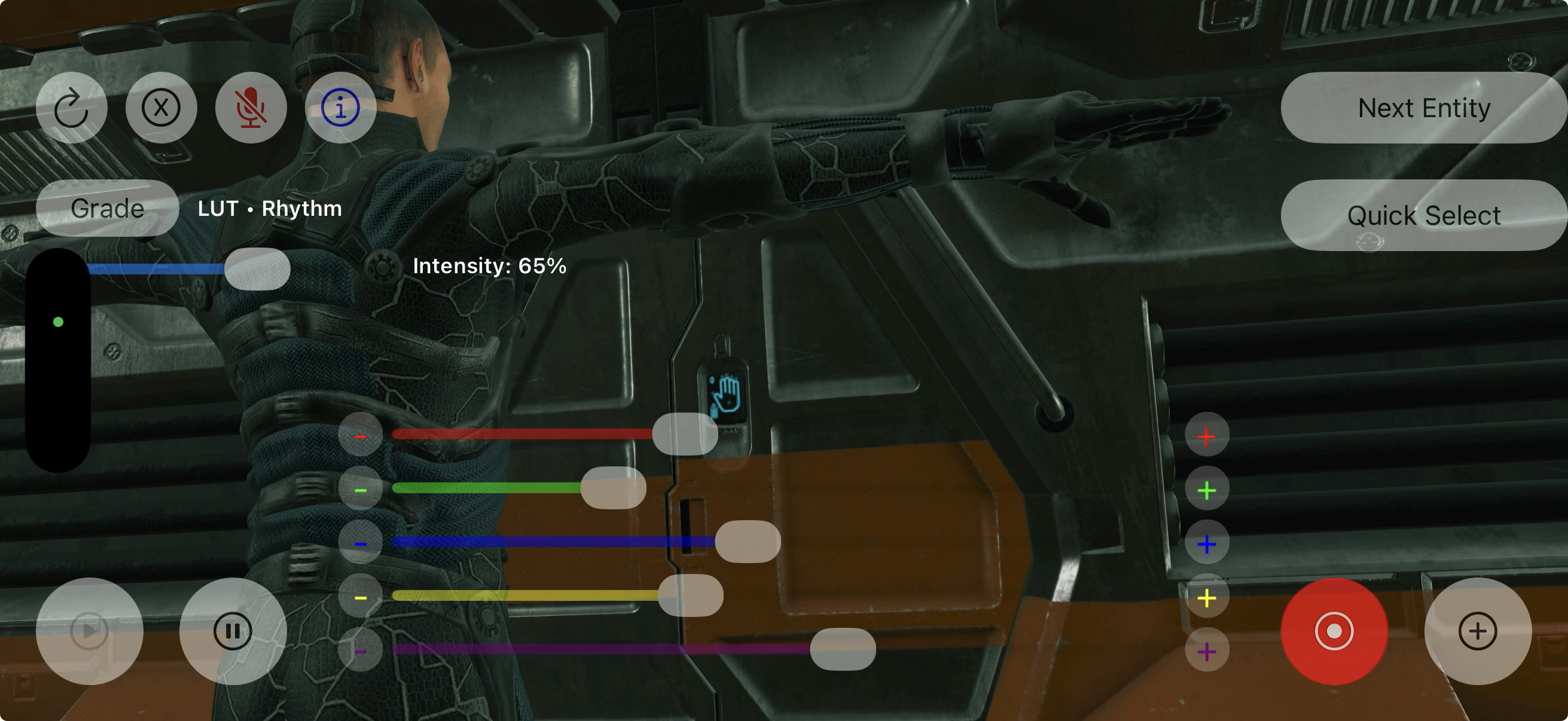The width and height of the screenshot is (1568, 721).
Task: Click the Intensity slider handle
Action: 257,268
